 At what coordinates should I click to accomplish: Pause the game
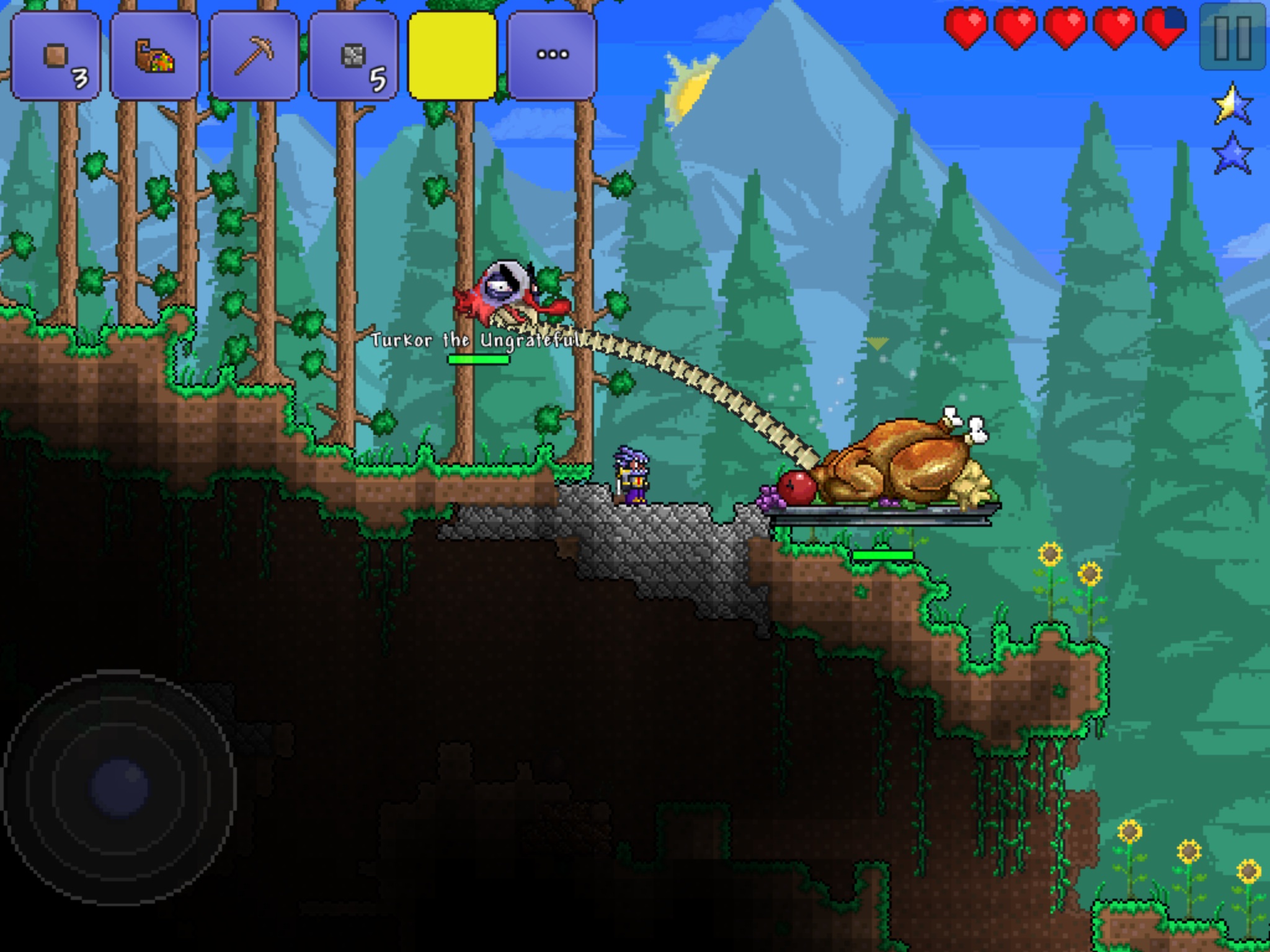(x=1232, y=37)
